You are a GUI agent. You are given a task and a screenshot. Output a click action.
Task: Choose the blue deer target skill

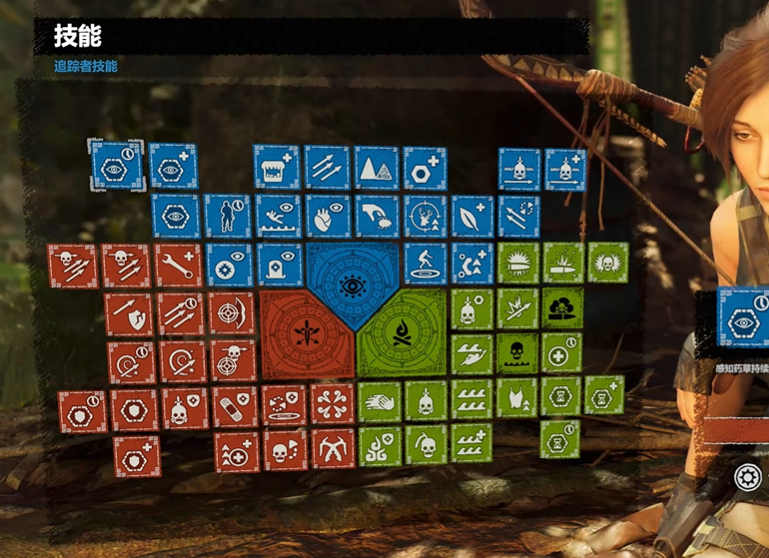pyautogui.click(x=425, y=216)
